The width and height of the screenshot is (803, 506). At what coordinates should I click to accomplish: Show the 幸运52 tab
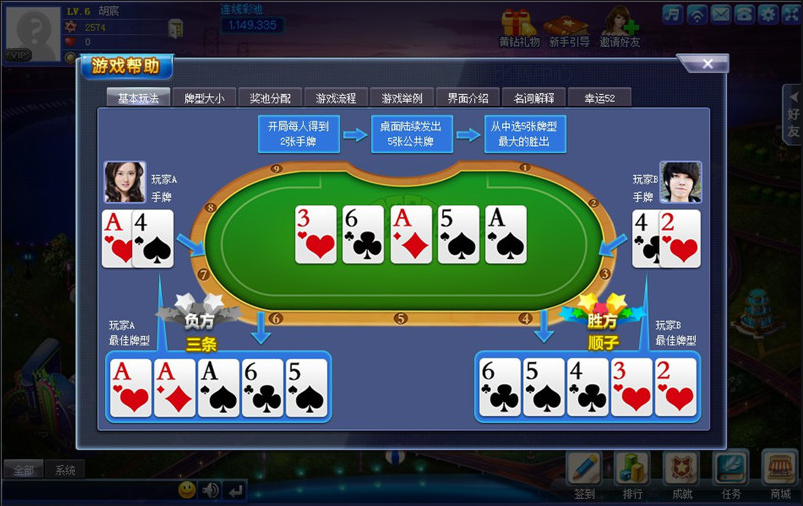600,98
